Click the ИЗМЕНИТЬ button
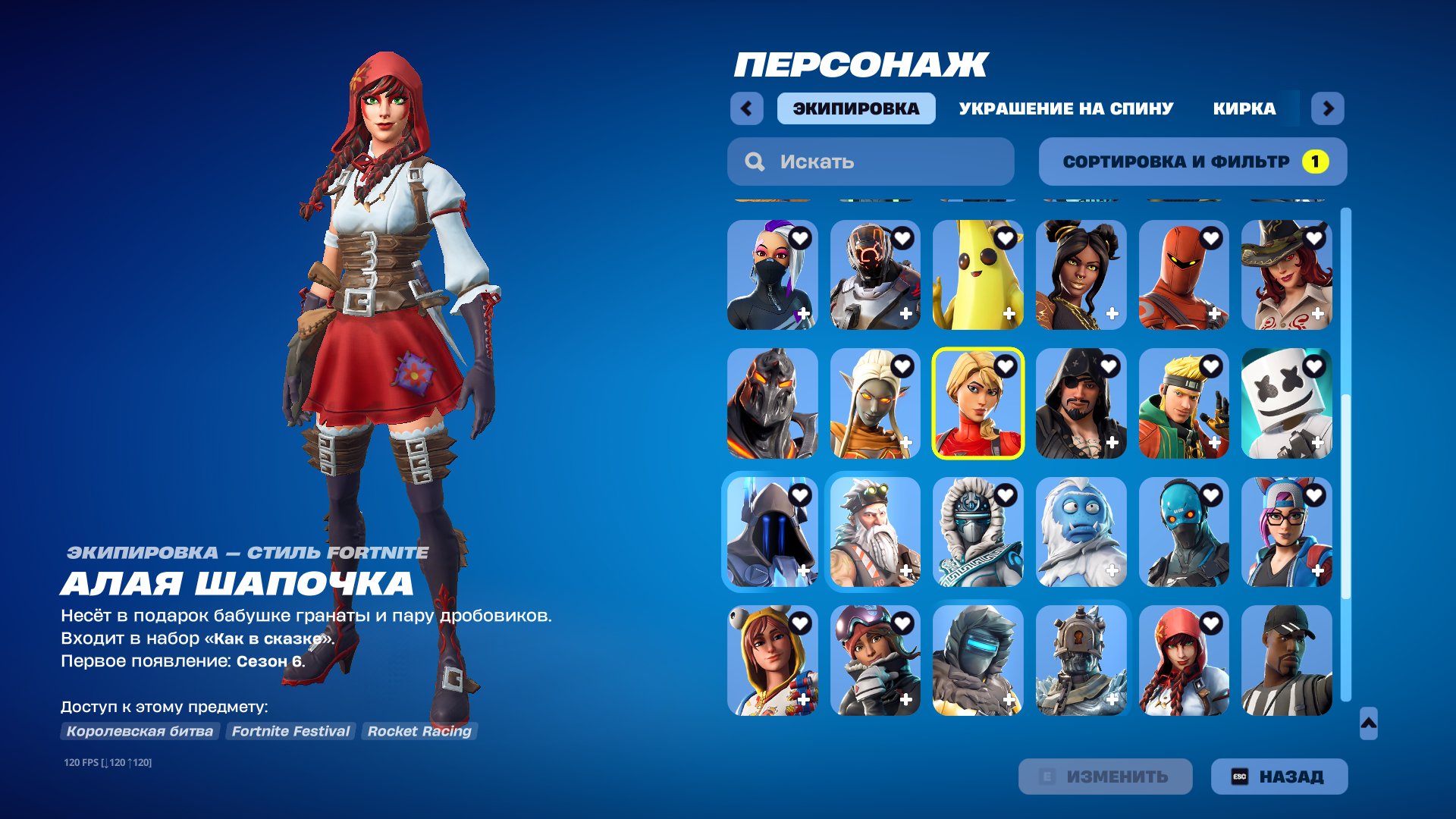The height and width of the screenshot is (819, 1456). 1105,776
